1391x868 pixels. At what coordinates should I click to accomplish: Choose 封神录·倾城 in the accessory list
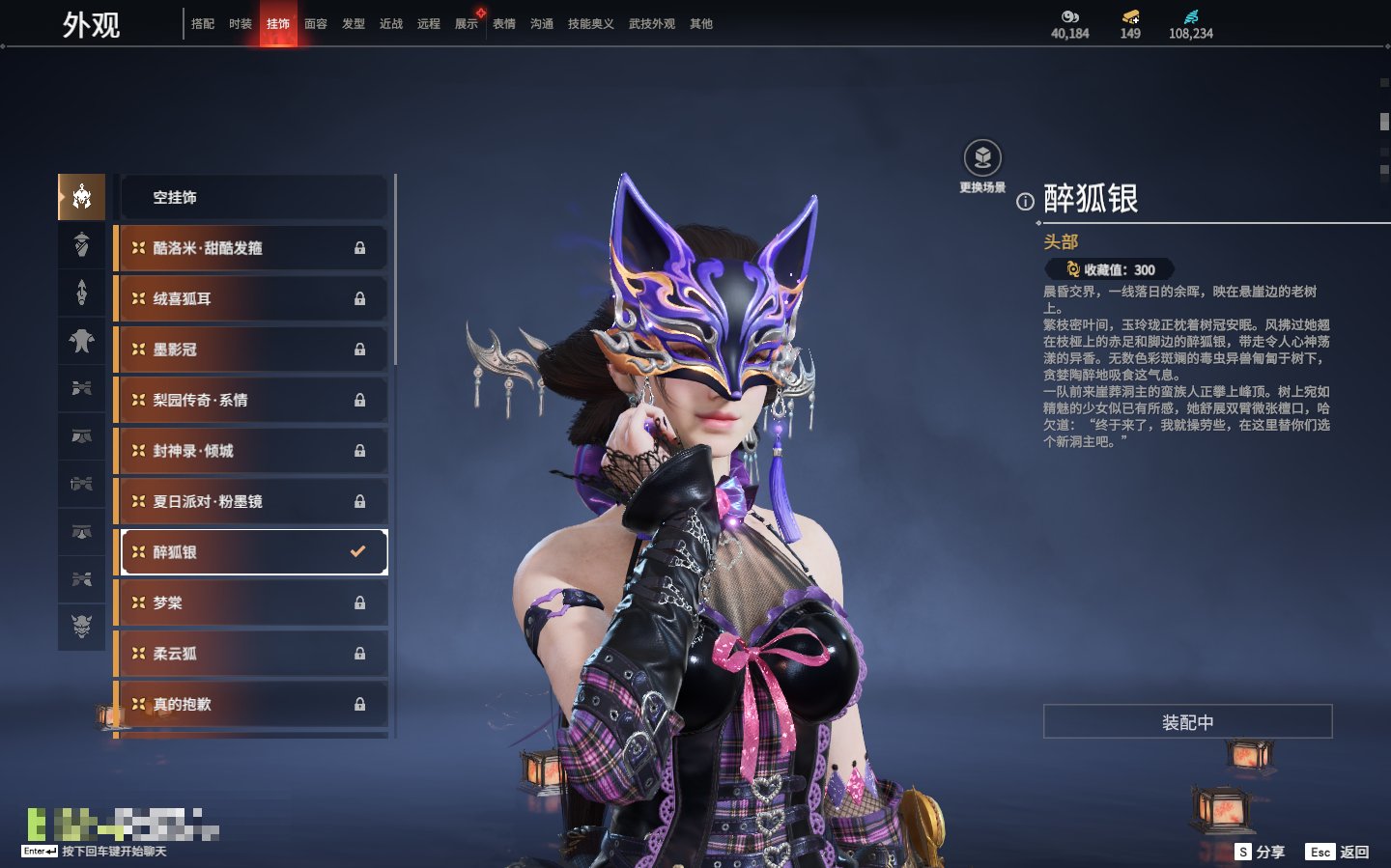click(x=253, y=451)
